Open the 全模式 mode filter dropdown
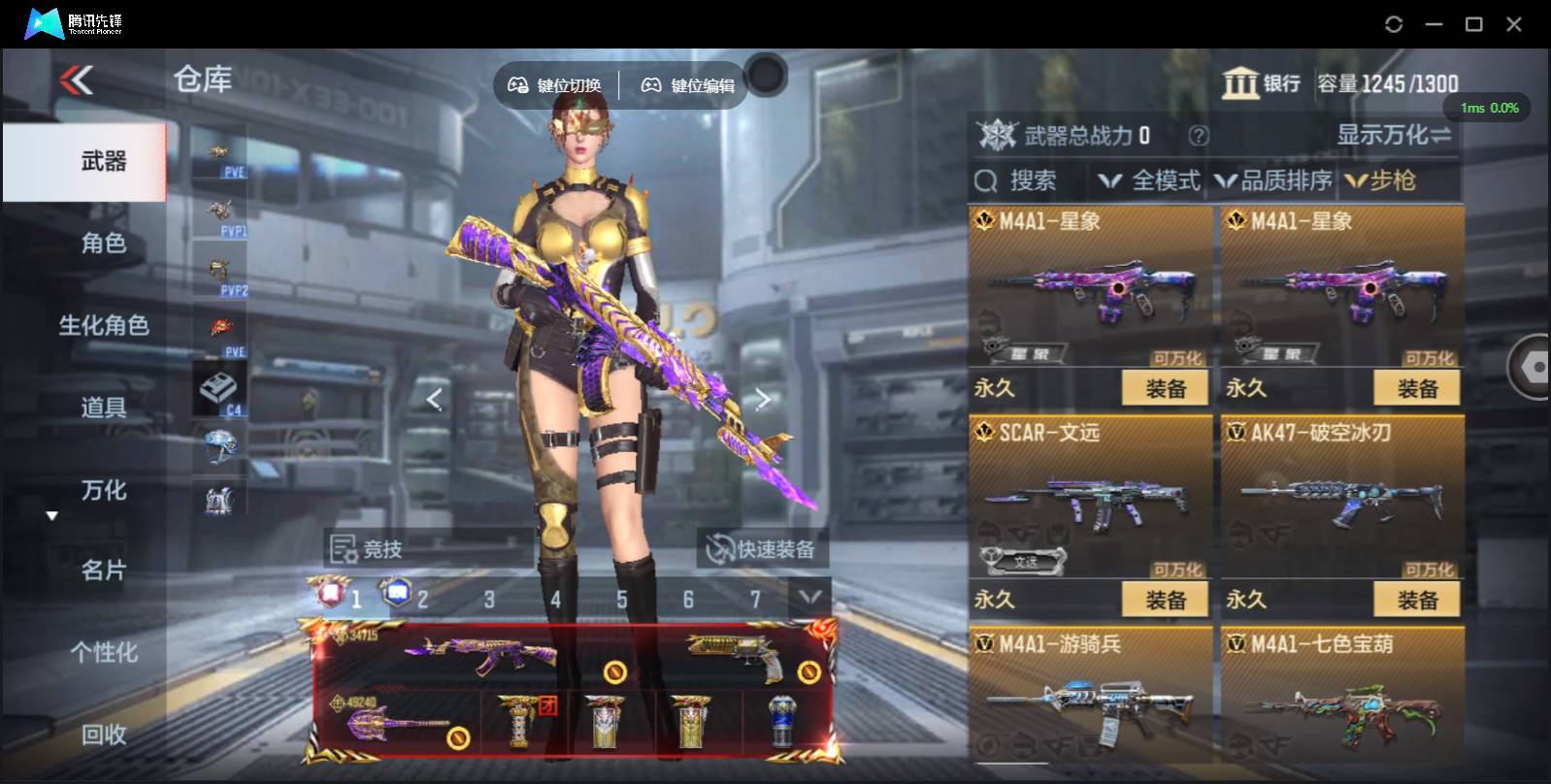Image resolution: width=1551 pixels, height=784 pixels. click(x=1150, y=180)
